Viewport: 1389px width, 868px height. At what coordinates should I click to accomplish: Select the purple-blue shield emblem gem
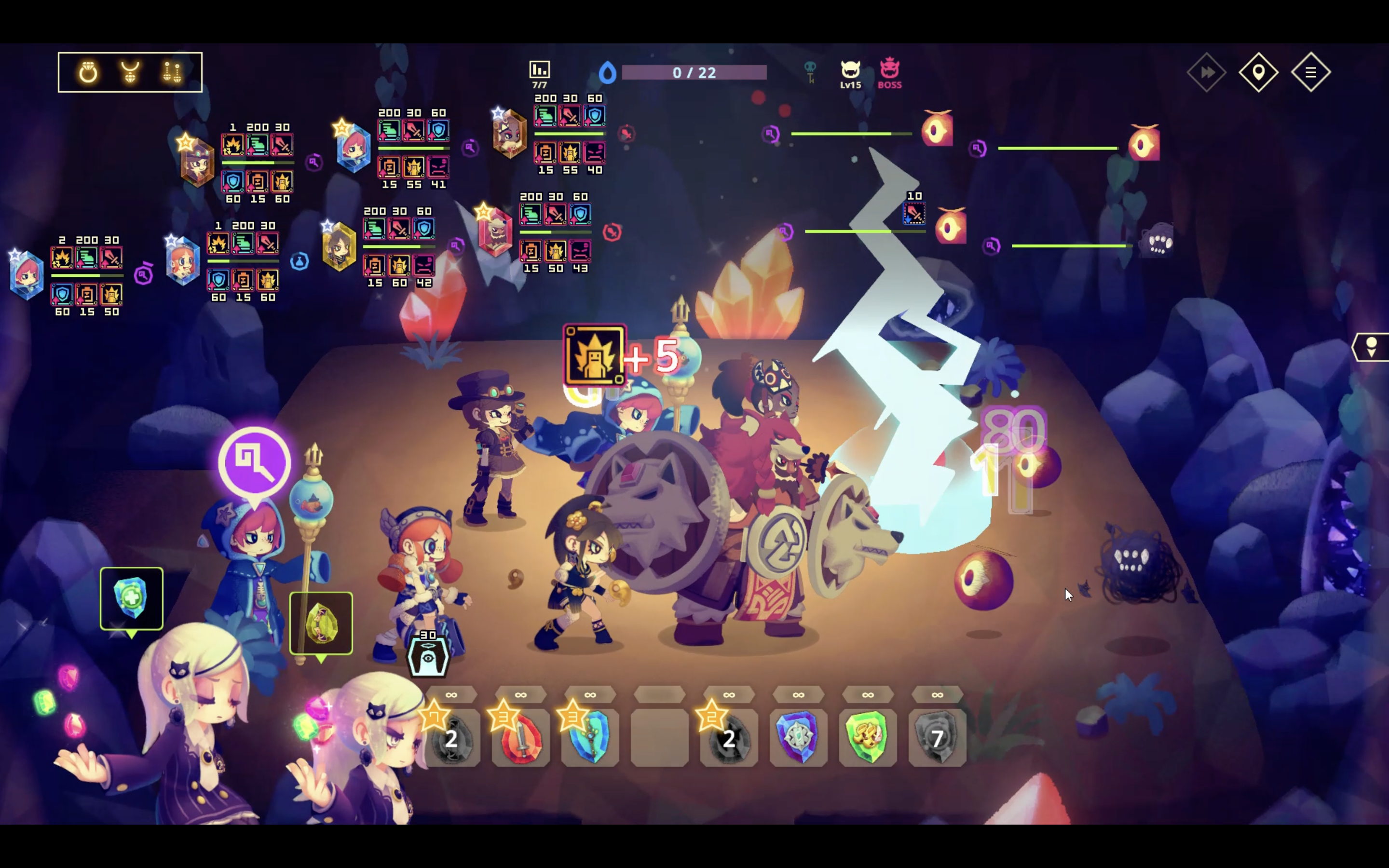[798, 738]
